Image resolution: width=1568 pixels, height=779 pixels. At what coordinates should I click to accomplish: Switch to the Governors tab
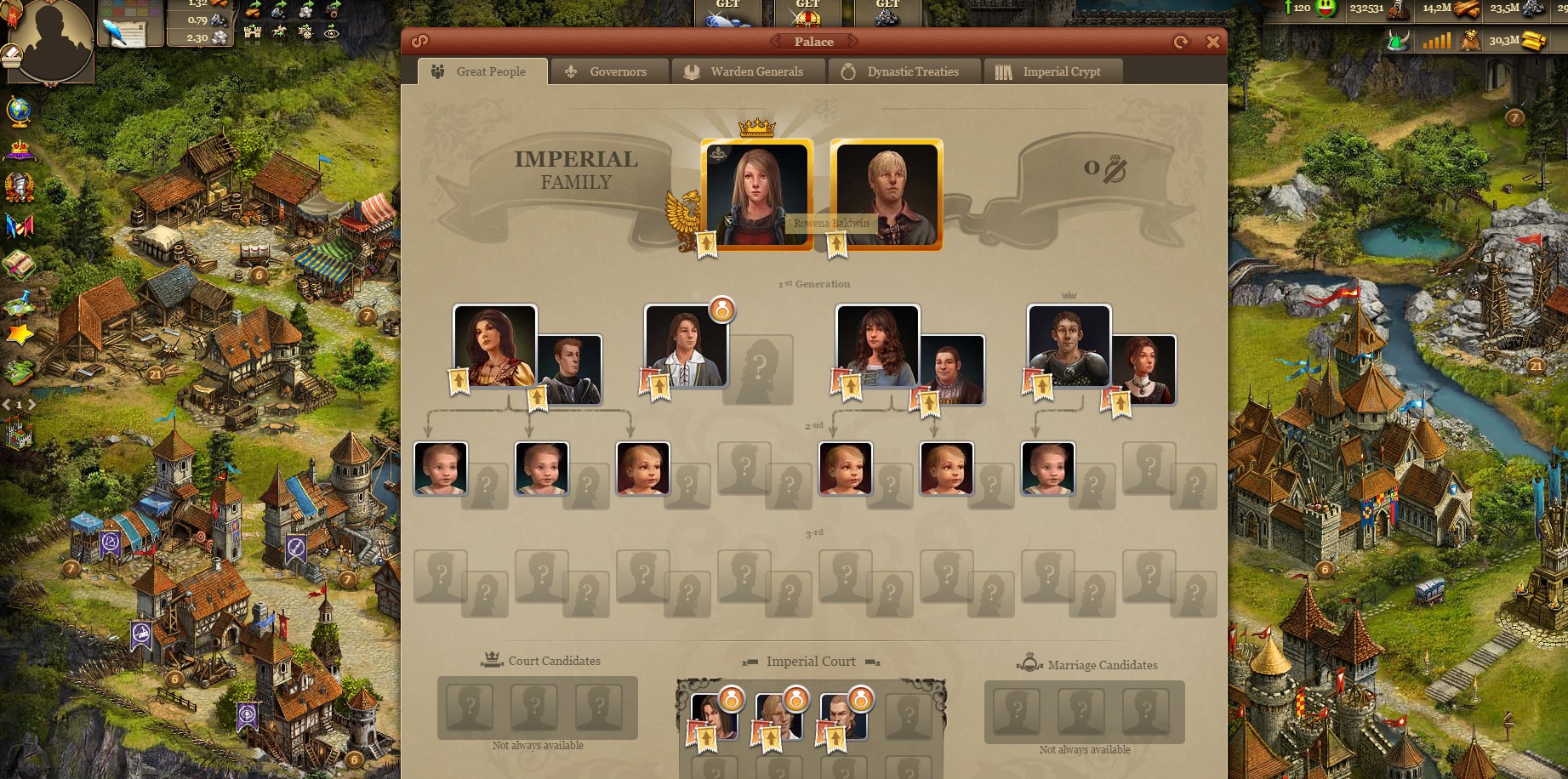(x=609, y=71)
